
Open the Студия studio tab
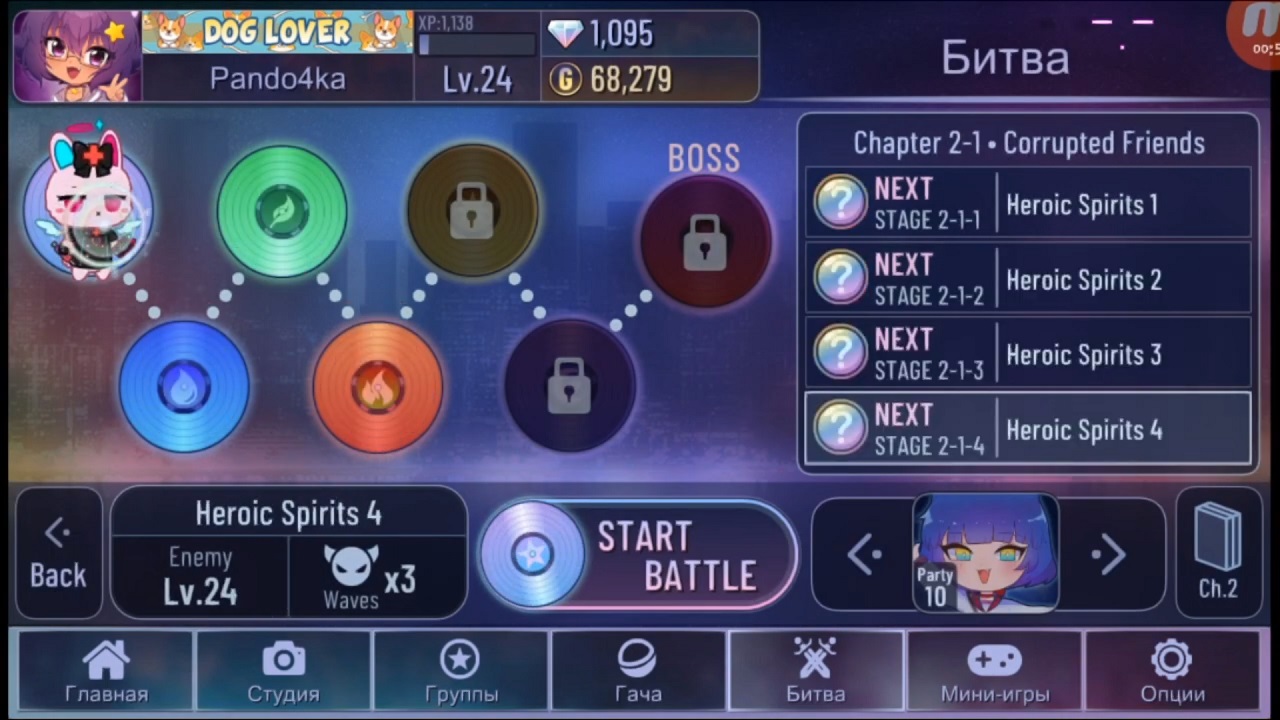pos(283,672)
